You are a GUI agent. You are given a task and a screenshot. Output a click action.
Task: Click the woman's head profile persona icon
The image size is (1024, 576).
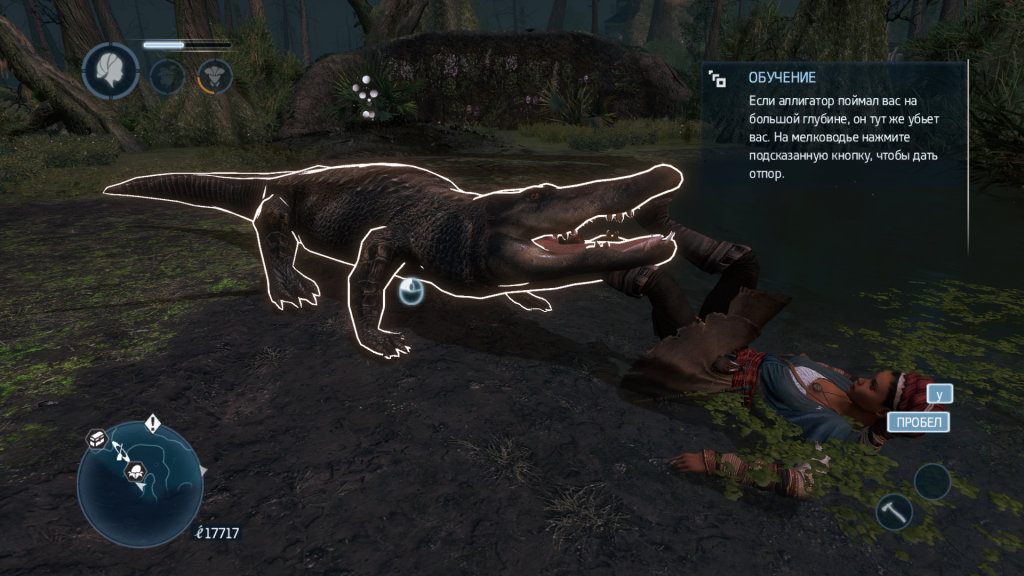[x=110, y=70]
